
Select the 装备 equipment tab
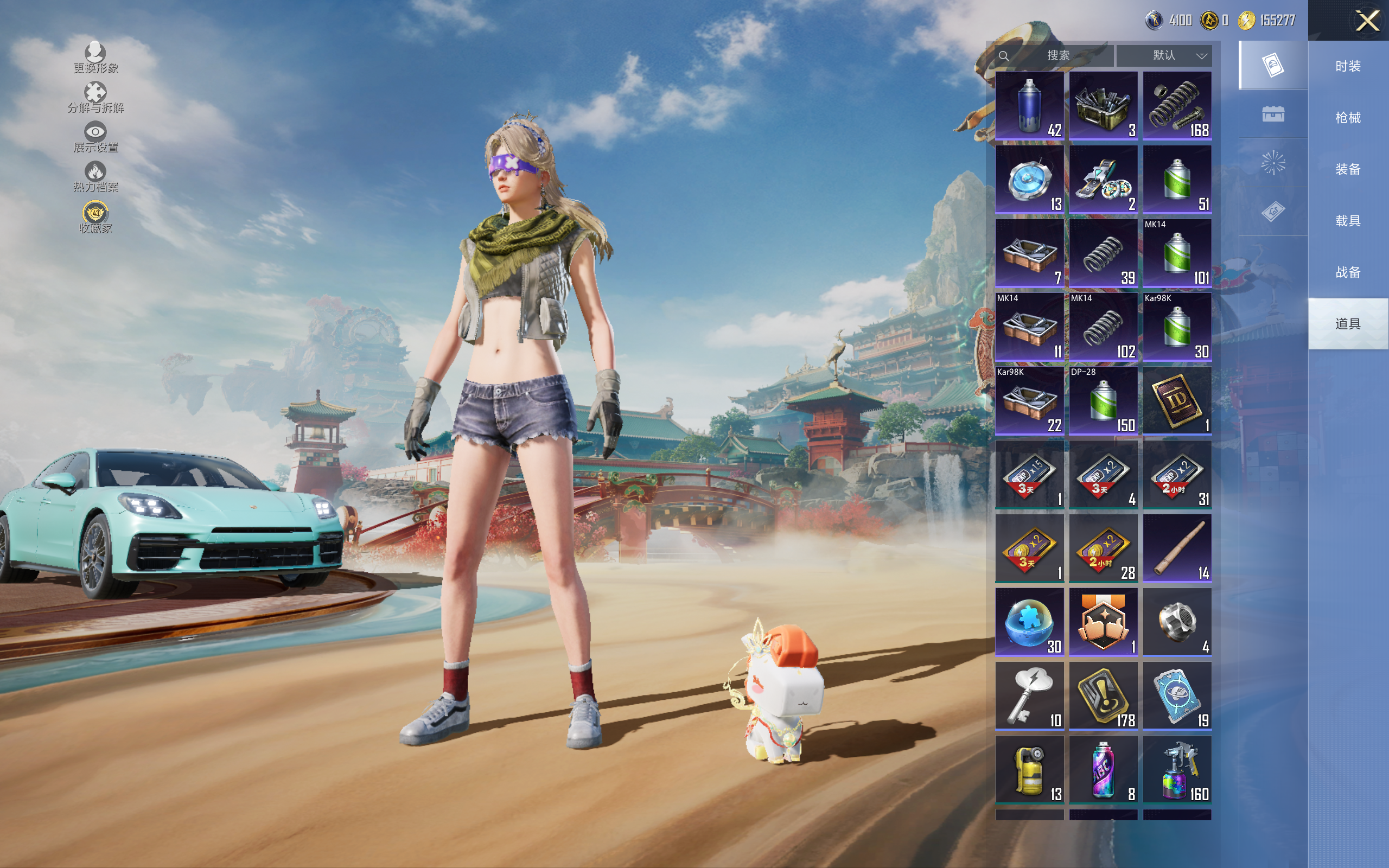1347,169
